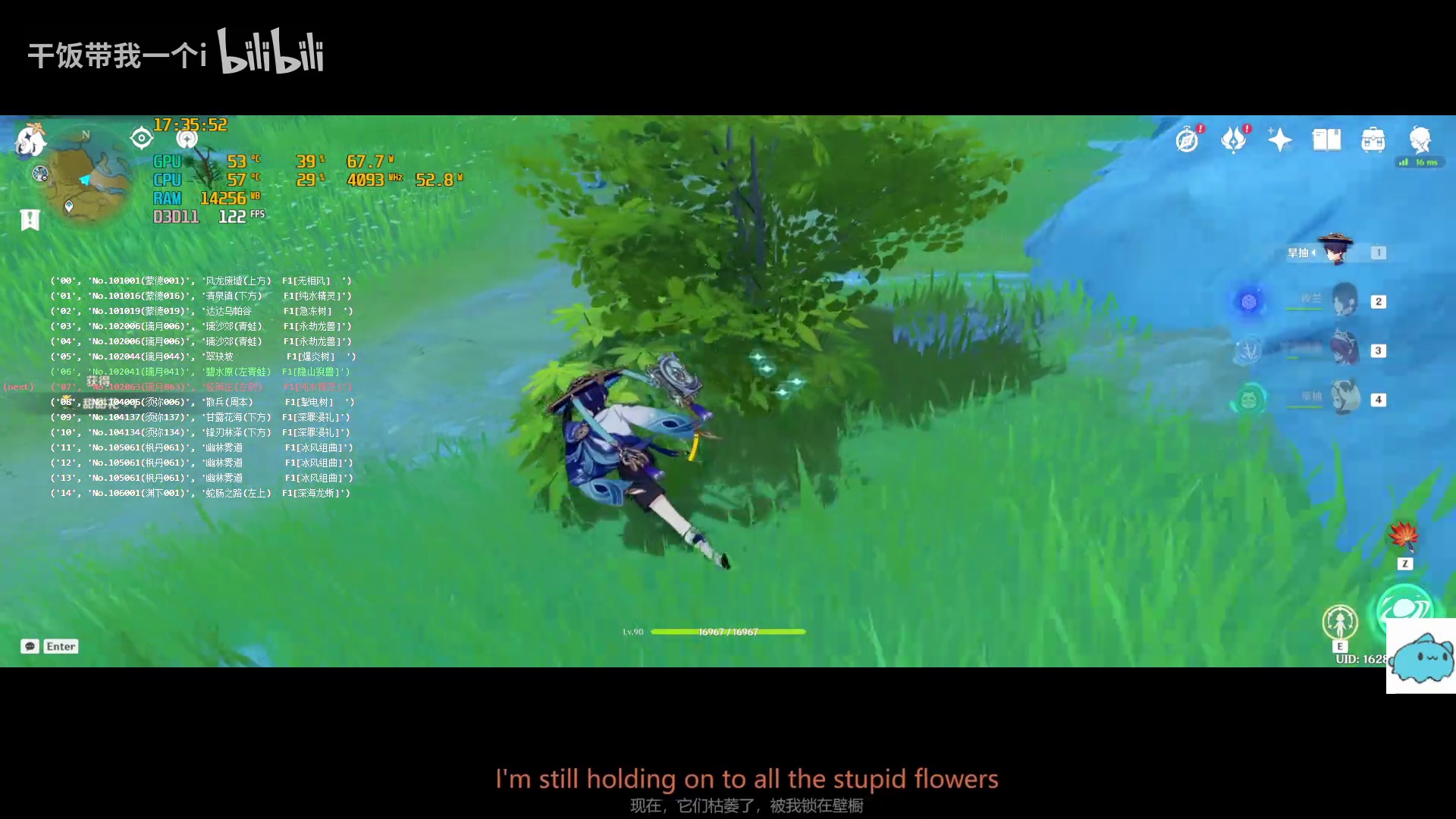
Task: Click the ping indicator showing 16 ms
Action: [1418, 162]
